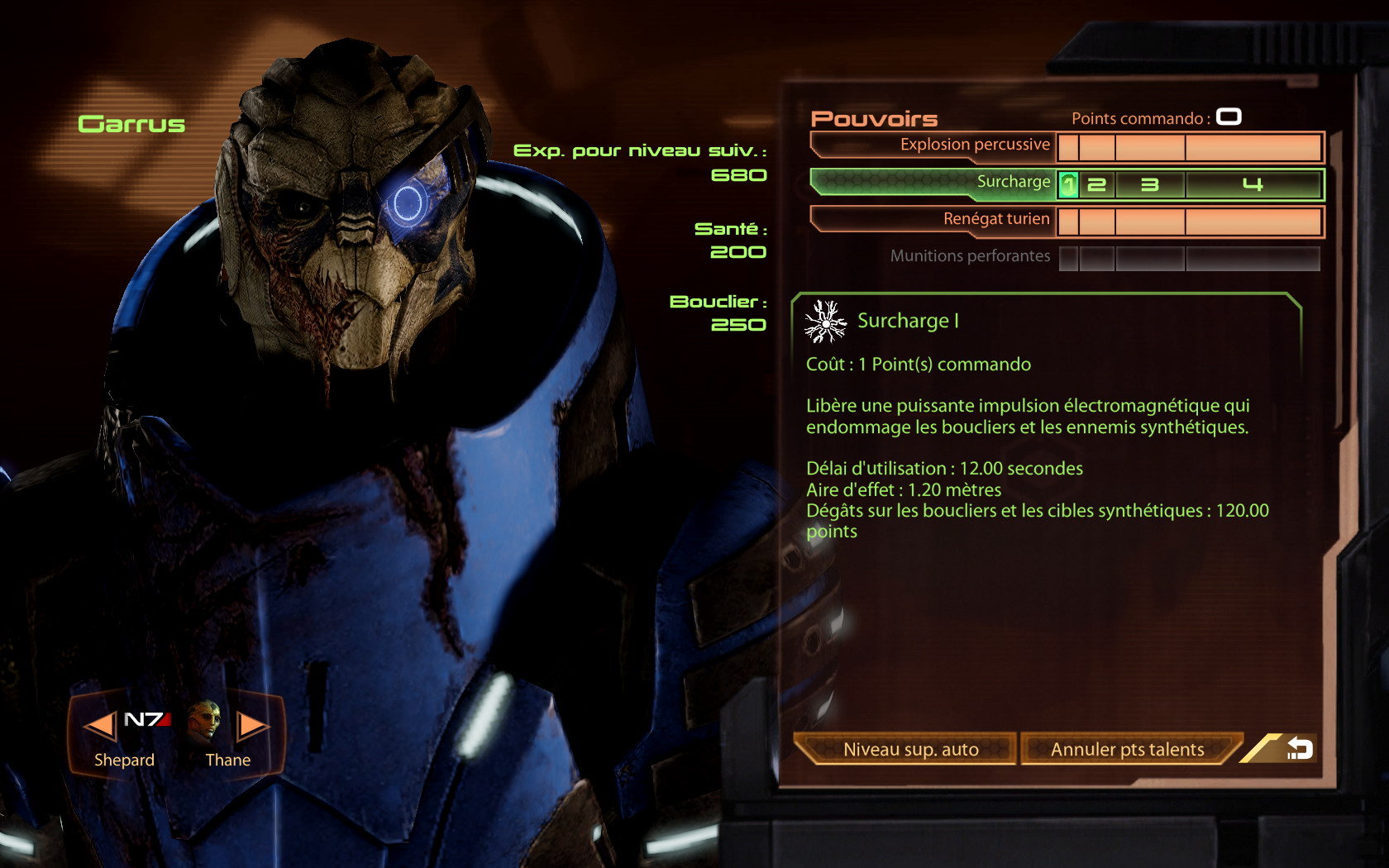Select rank 4 of Surcharge
Viewport: 1389px width, 868px height.
coord(1253,185)
